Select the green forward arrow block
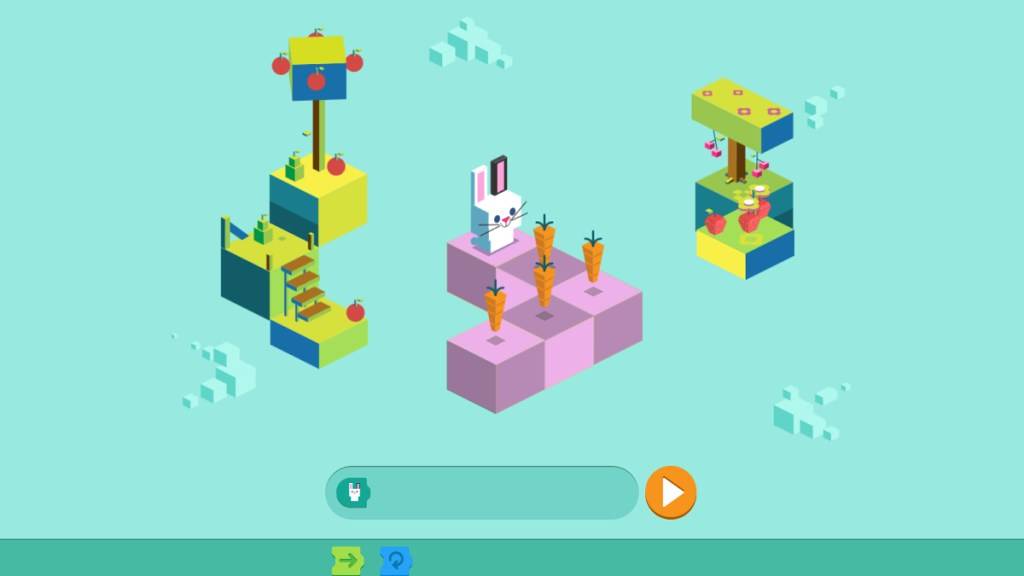This screenshot has height=576, width=1024. (x=347, y=561)
